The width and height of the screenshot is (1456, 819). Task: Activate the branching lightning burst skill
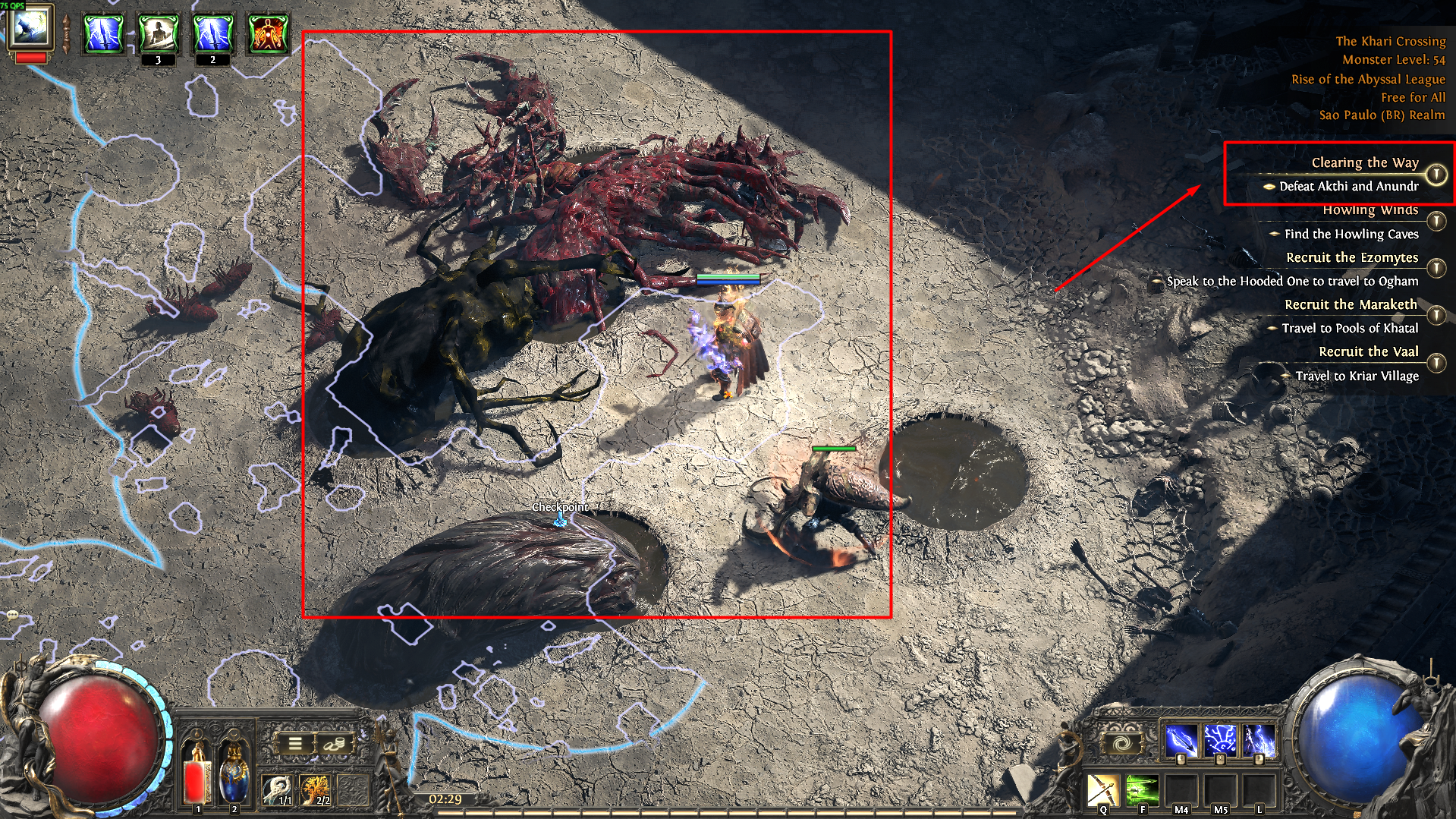pos(1220,740)
